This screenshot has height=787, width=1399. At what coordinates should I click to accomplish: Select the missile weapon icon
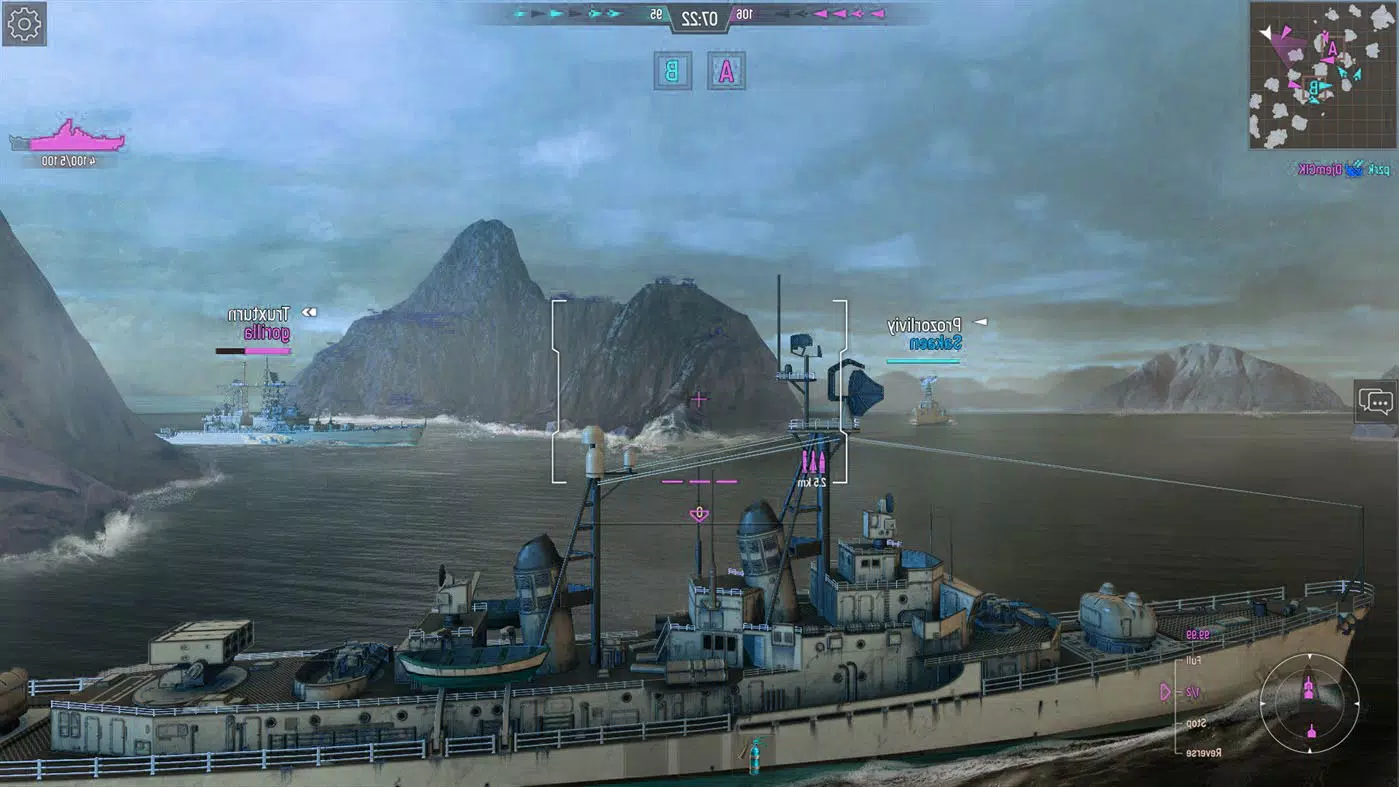812,461
